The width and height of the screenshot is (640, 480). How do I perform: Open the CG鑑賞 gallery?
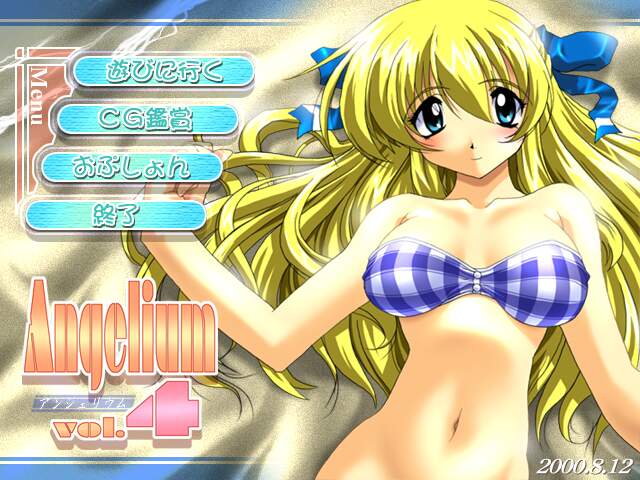[145, 119]
